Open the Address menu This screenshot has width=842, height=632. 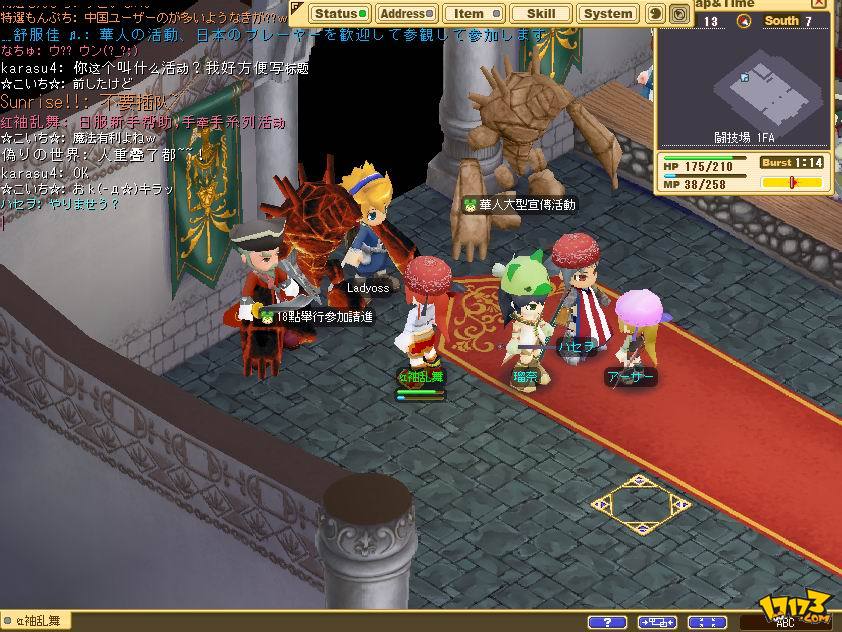click(x=407, y=14)
